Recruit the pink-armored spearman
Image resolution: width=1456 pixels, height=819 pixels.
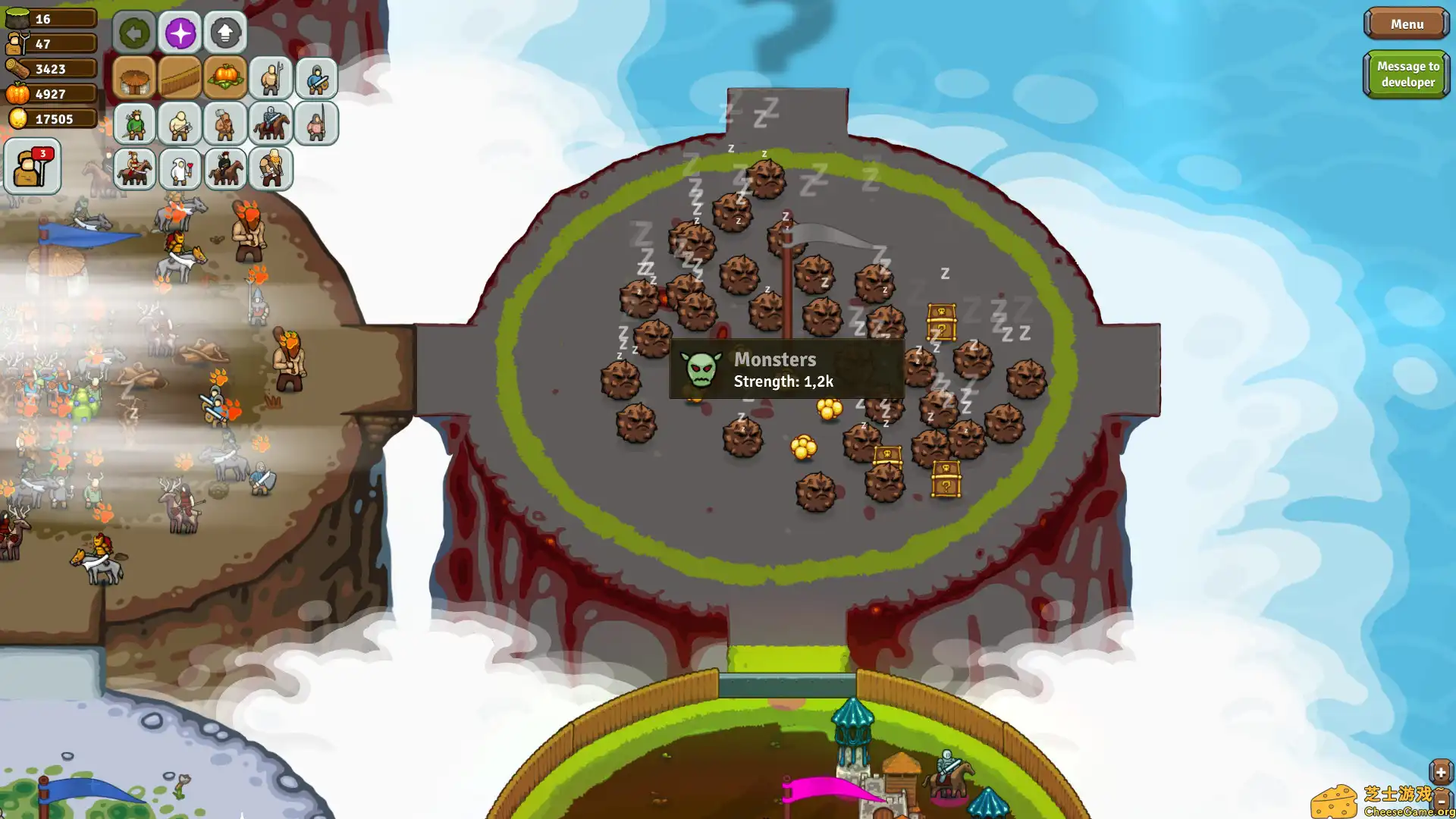point(316,124)
